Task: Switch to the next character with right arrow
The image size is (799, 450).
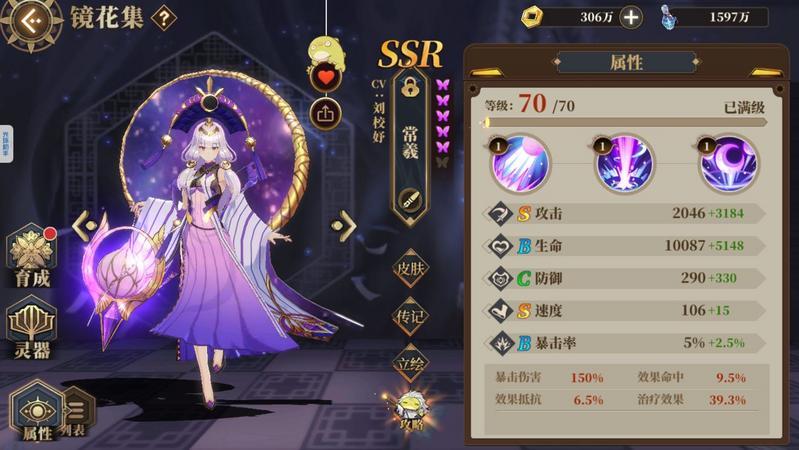Action: click(x=347, y=221)
